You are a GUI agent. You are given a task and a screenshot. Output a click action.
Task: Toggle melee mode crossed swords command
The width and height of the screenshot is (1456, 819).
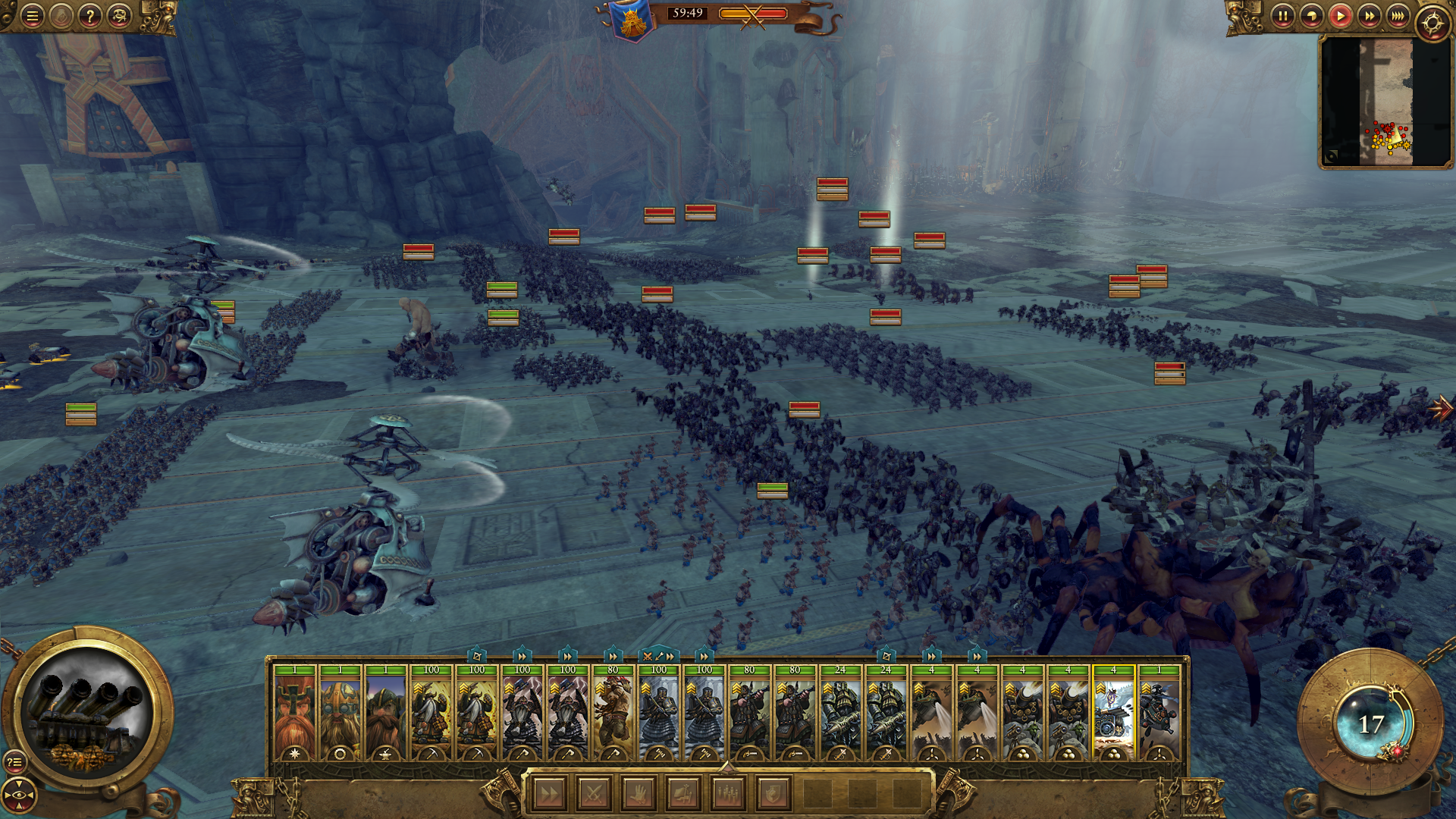click(594, 794)
